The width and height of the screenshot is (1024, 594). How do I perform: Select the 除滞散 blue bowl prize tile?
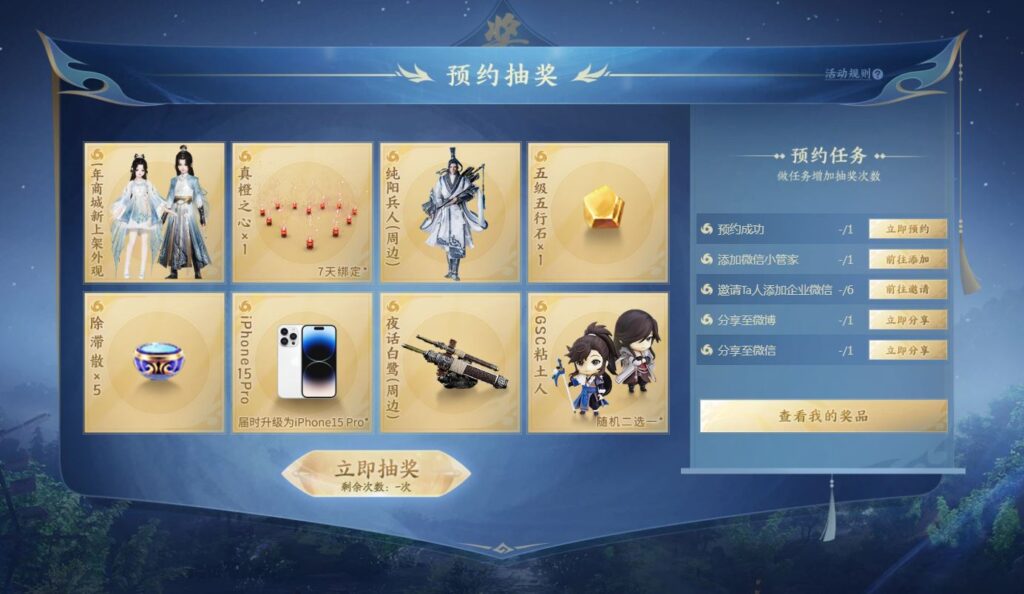[154, 362]
